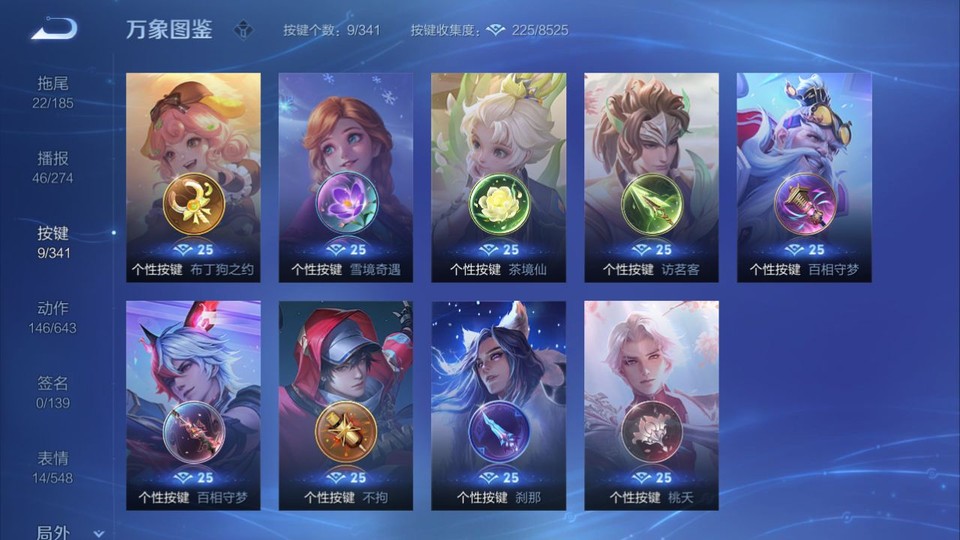Open the 桃夭 card
The image size is (960, 540).
tap(651, 405)
